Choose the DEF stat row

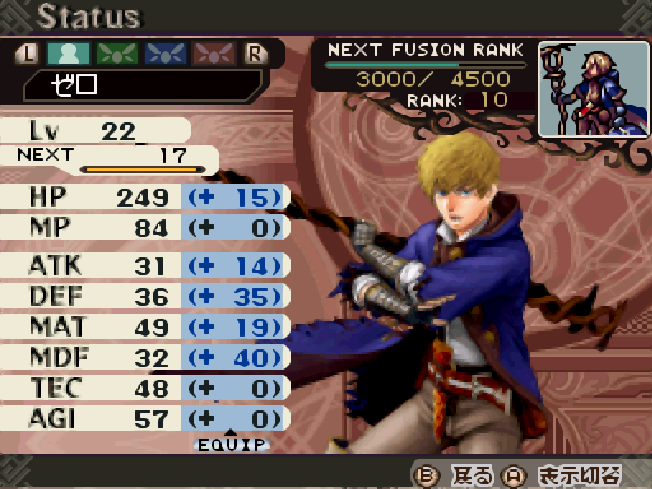pos(145,297)
